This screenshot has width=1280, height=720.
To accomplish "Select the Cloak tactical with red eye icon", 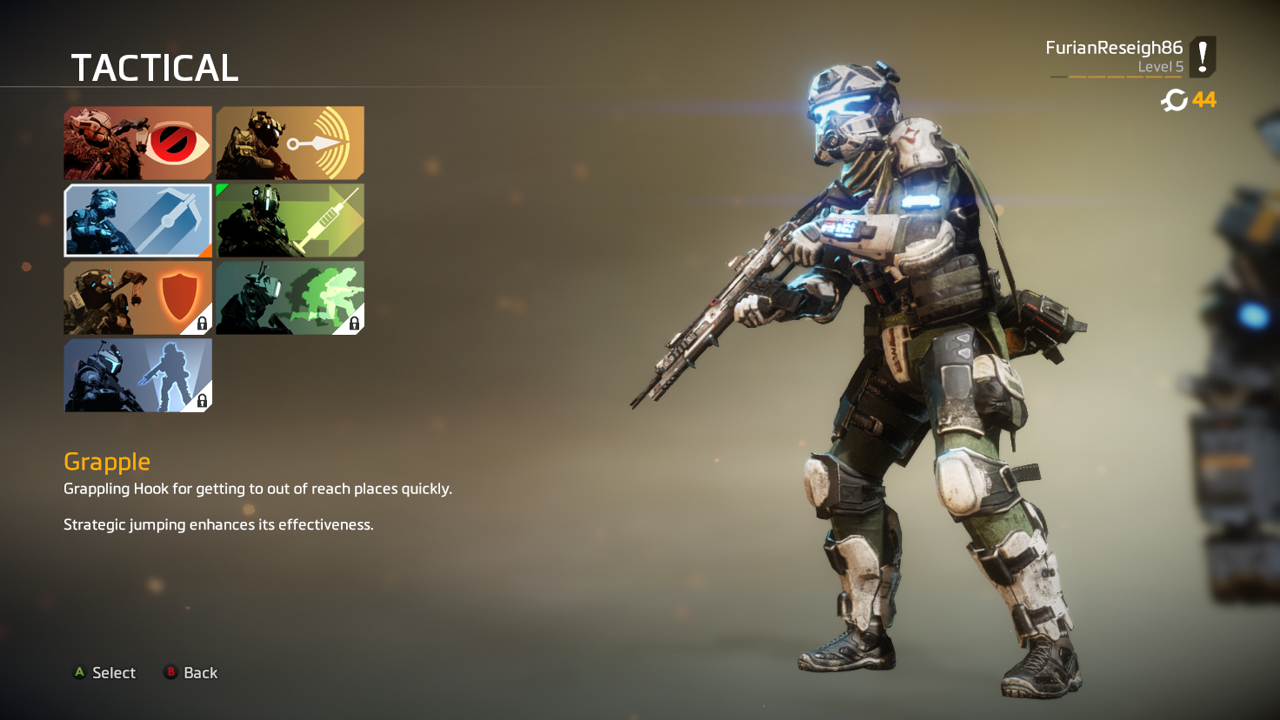I will (138, 143).
